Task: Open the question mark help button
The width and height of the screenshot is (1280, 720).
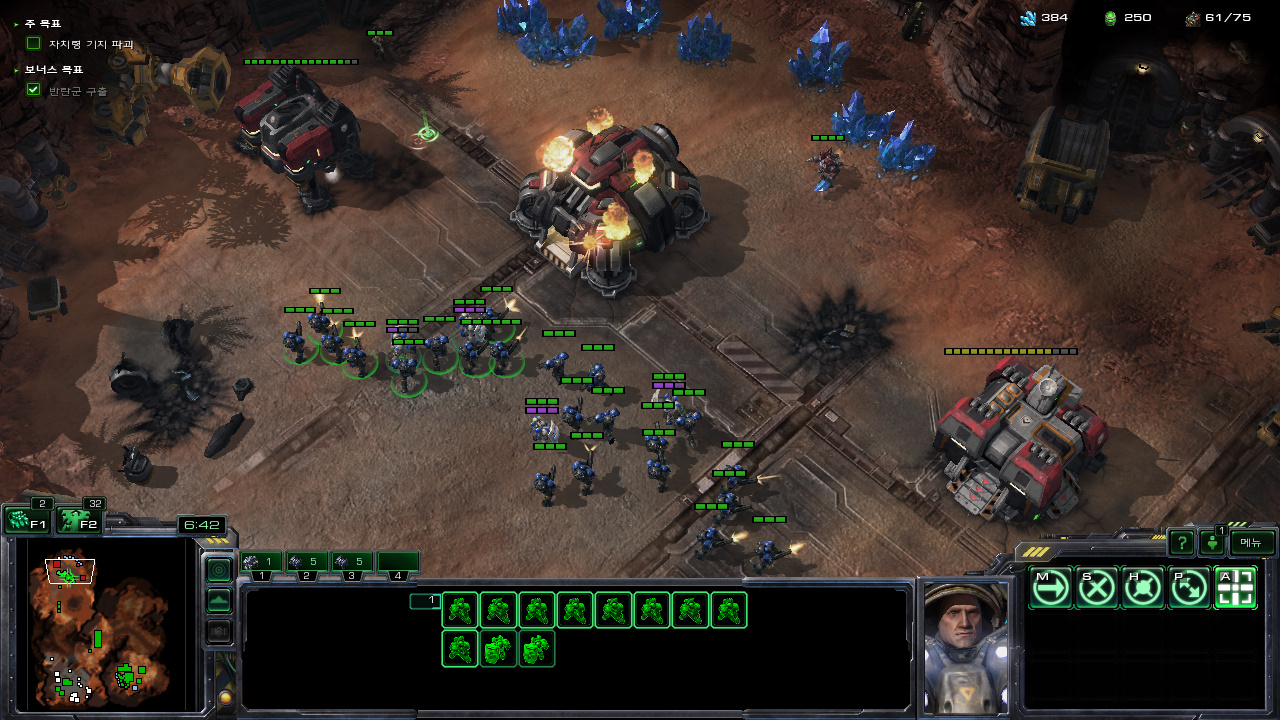Action: (1181, 543)
